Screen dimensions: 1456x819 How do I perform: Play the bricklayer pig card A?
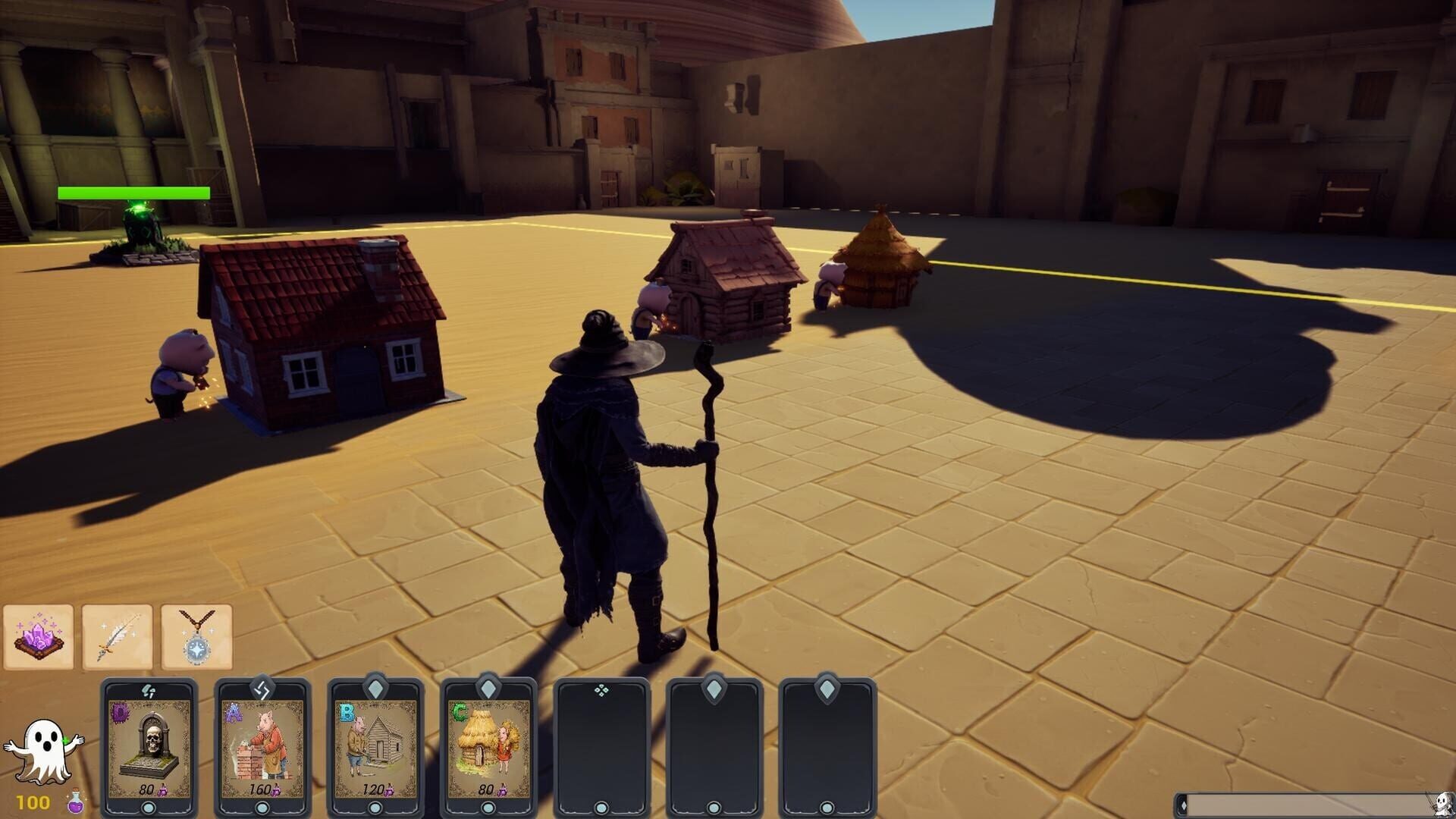[x=262, y=751]
